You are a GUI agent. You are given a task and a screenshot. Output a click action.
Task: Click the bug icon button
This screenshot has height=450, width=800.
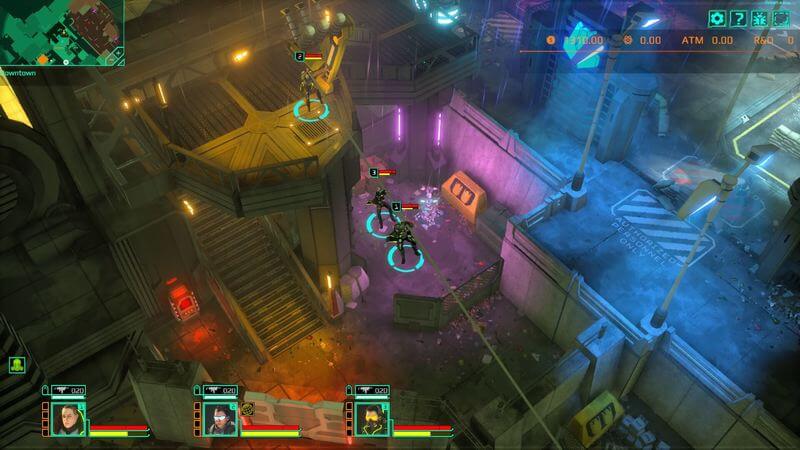(x=759, y=18)
